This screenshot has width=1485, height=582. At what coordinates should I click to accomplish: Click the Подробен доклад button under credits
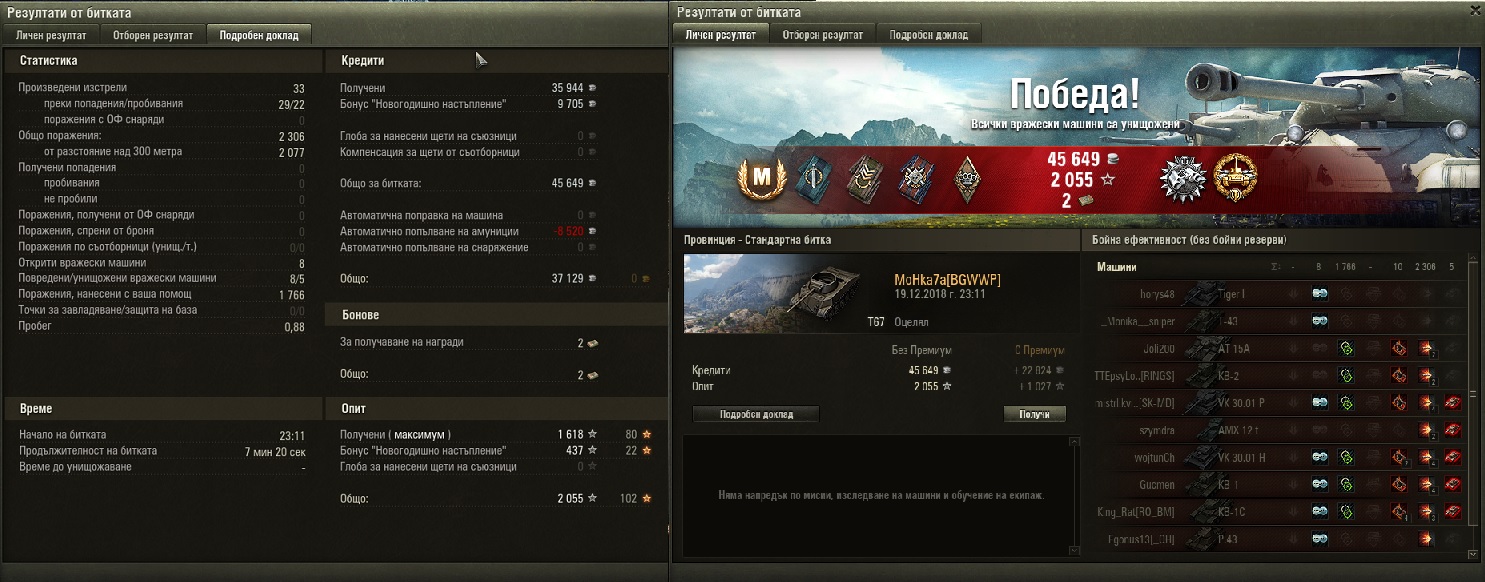pyautogui.click(x=755, y=414)
